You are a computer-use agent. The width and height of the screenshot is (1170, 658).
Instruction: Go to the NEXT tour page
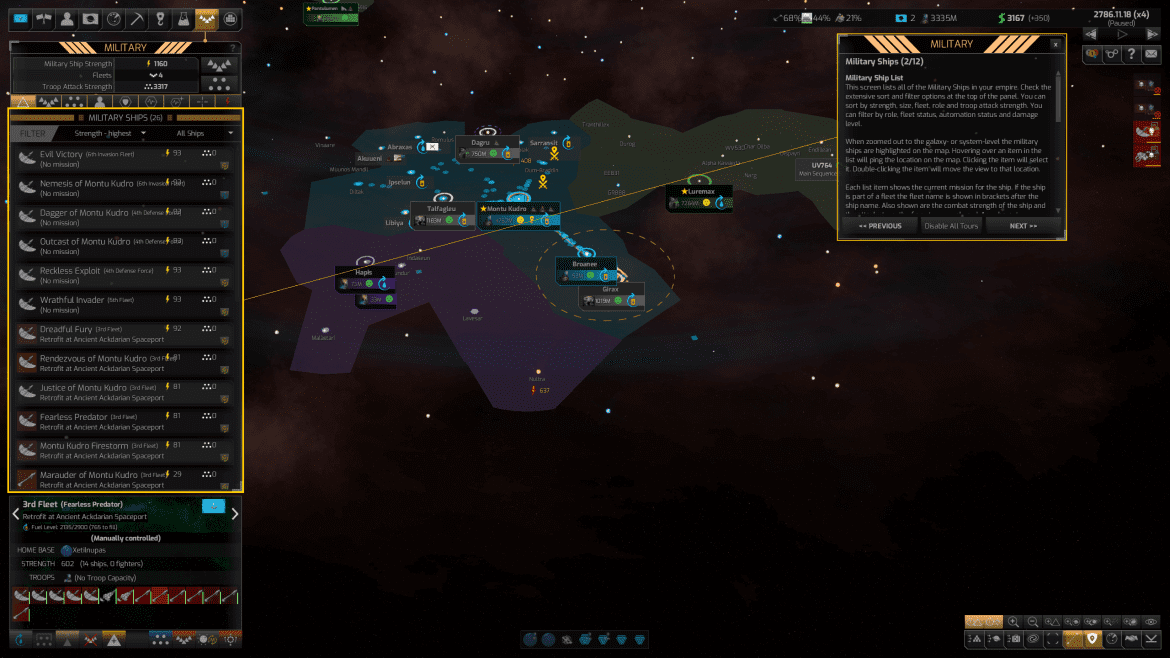click(x=1023, y=226)
